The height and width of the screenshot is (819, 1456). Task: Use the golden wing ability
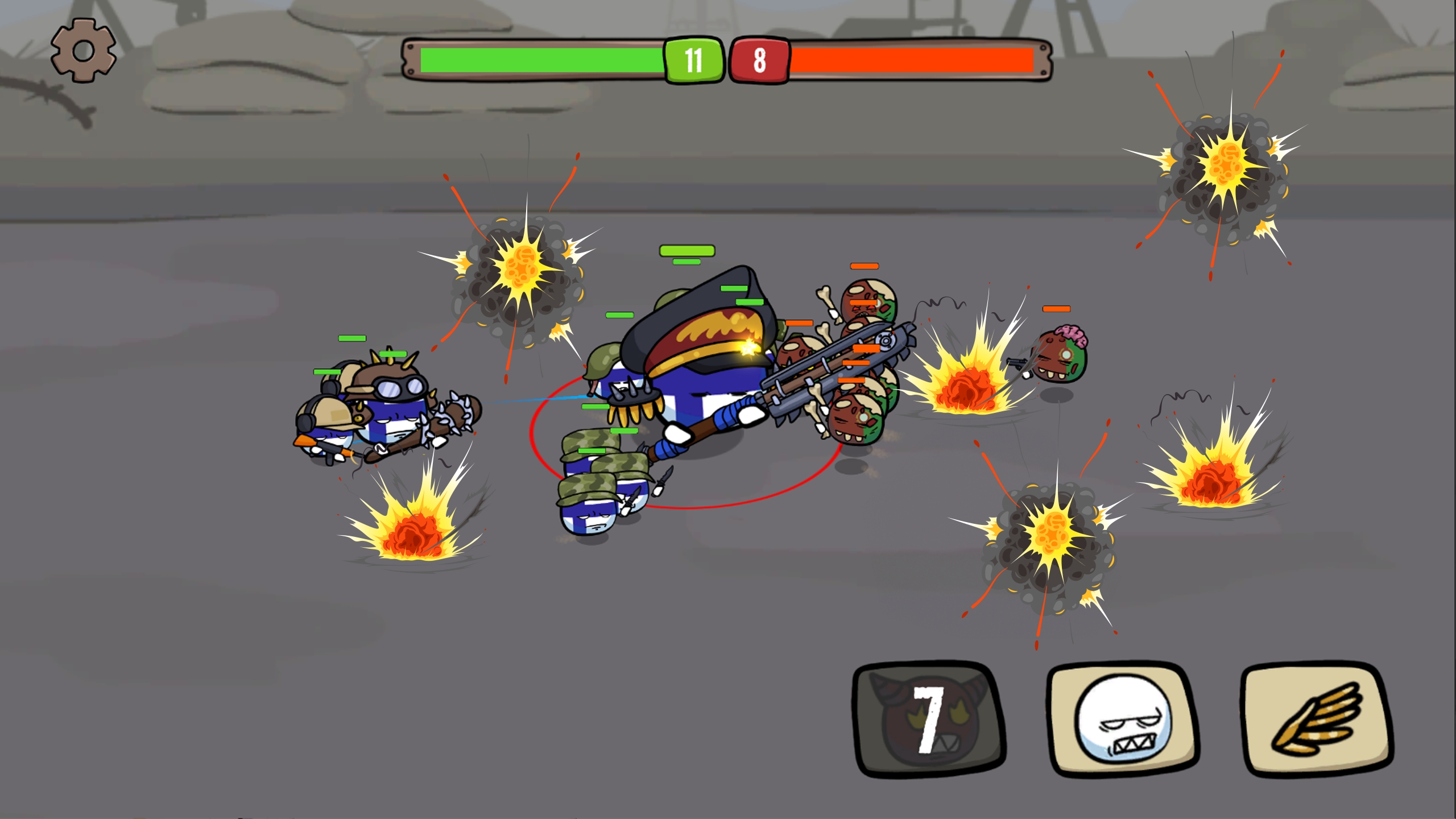tap(1316, 719)
